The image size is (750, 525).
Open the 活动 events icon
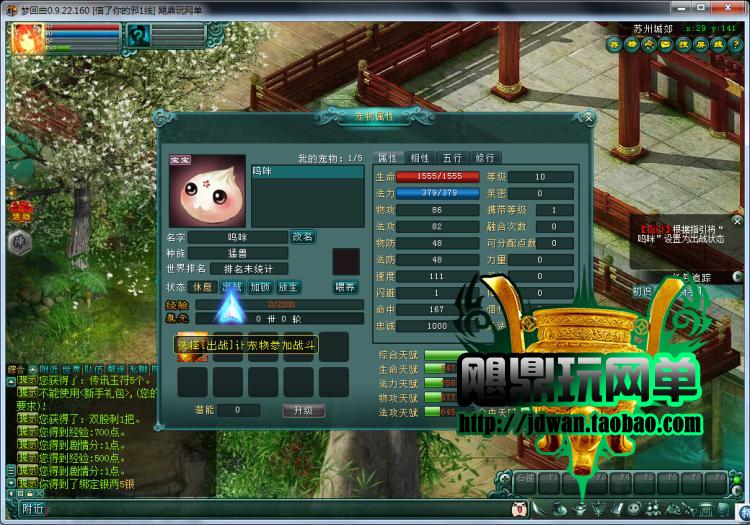(20, 211)
